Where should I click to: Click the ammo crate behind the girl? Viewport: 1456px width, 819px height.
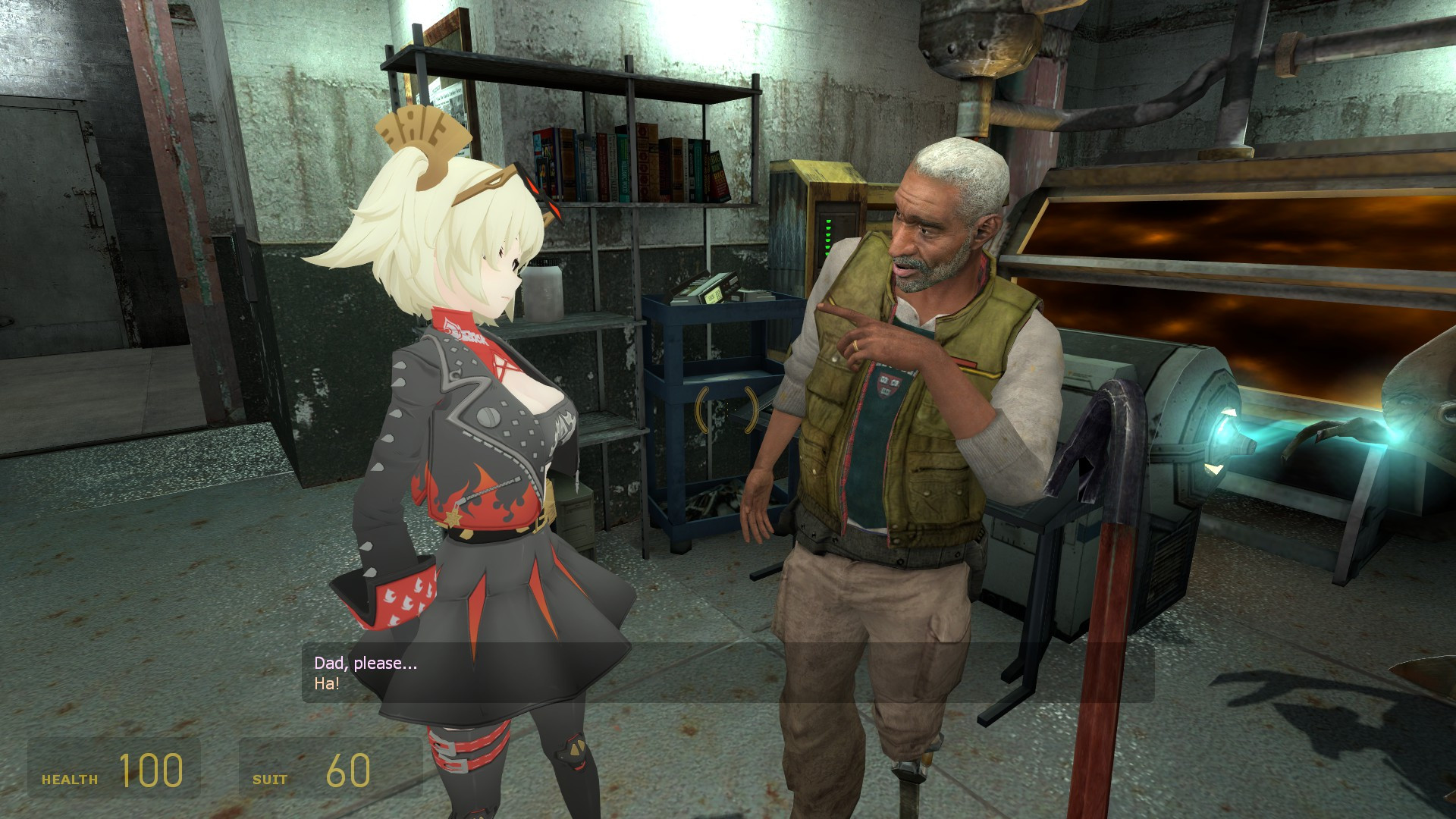(576, 523)
